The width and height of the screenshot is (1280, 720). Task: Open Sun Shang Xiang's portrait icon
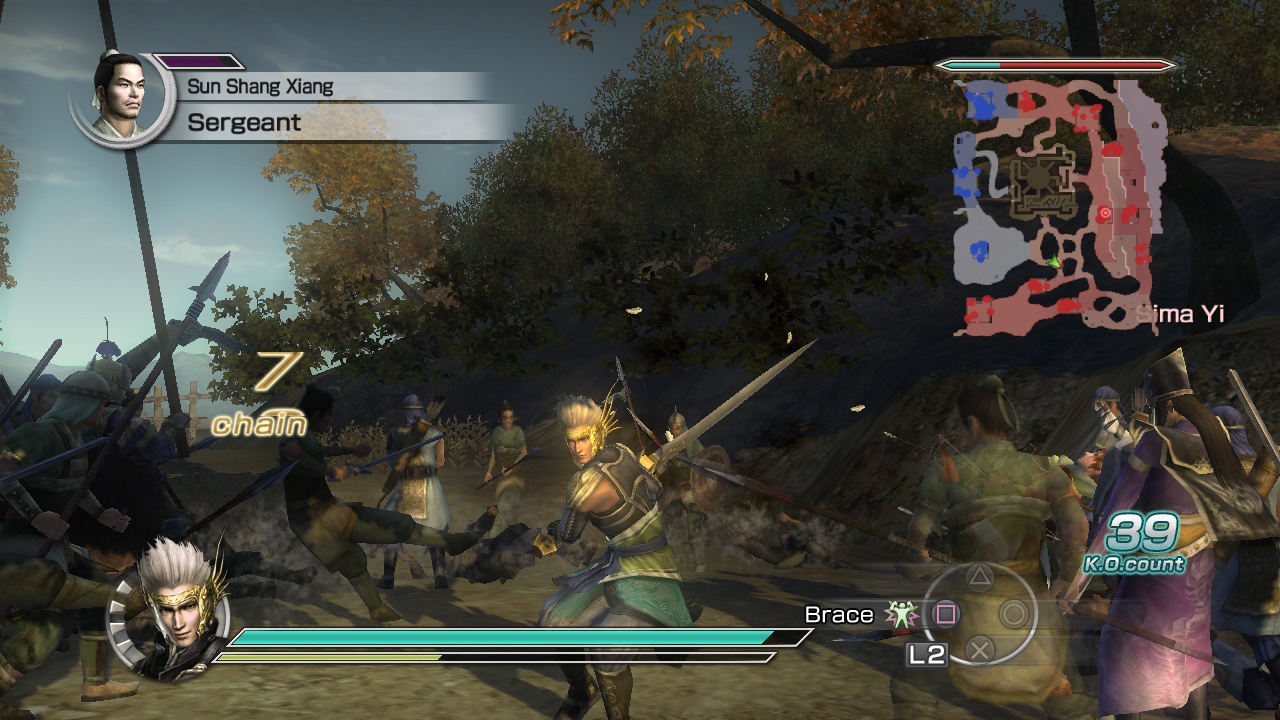coord(122,95)
